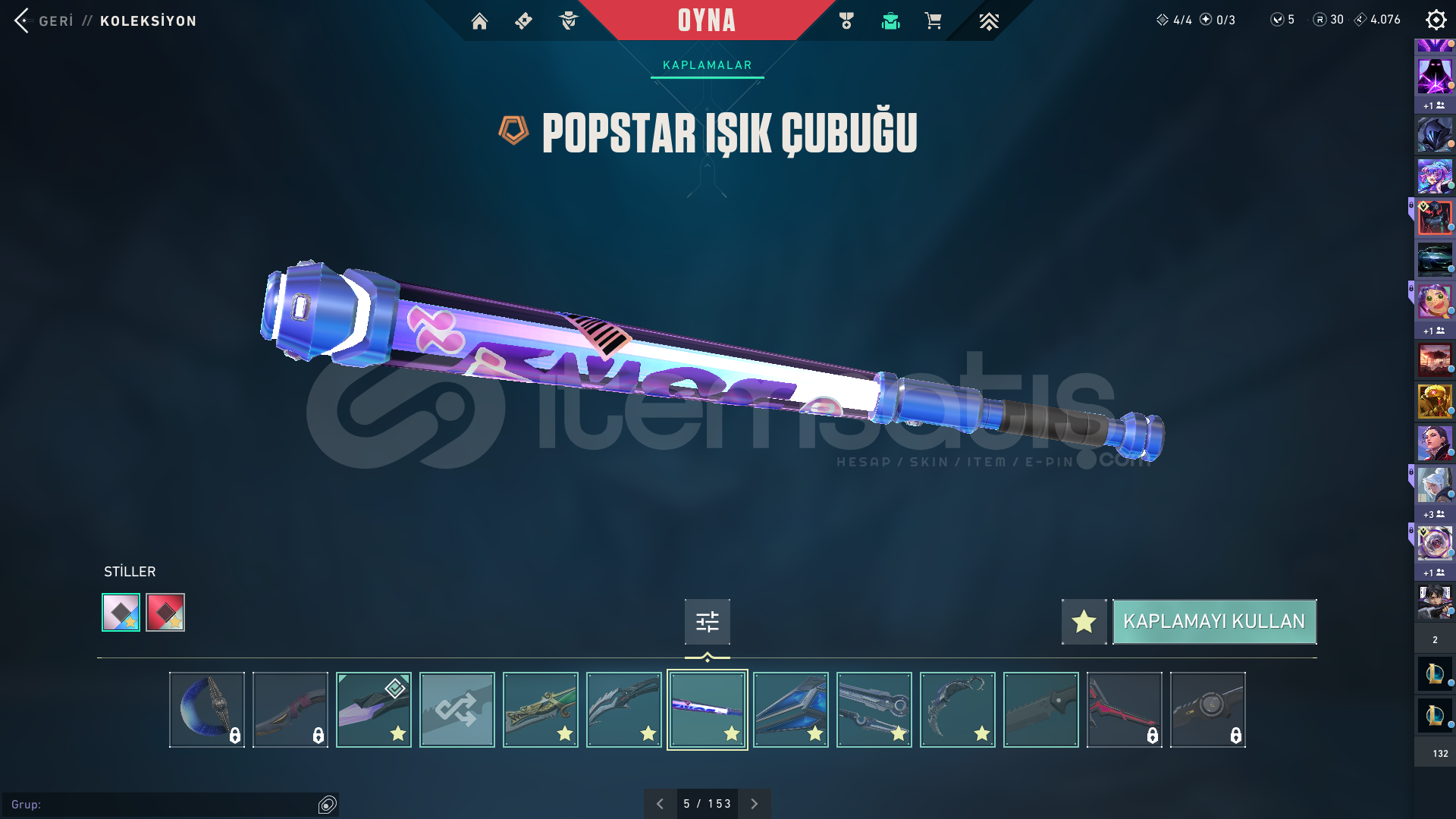Go to the previous skin page arrow

click(x=660, y=804)
